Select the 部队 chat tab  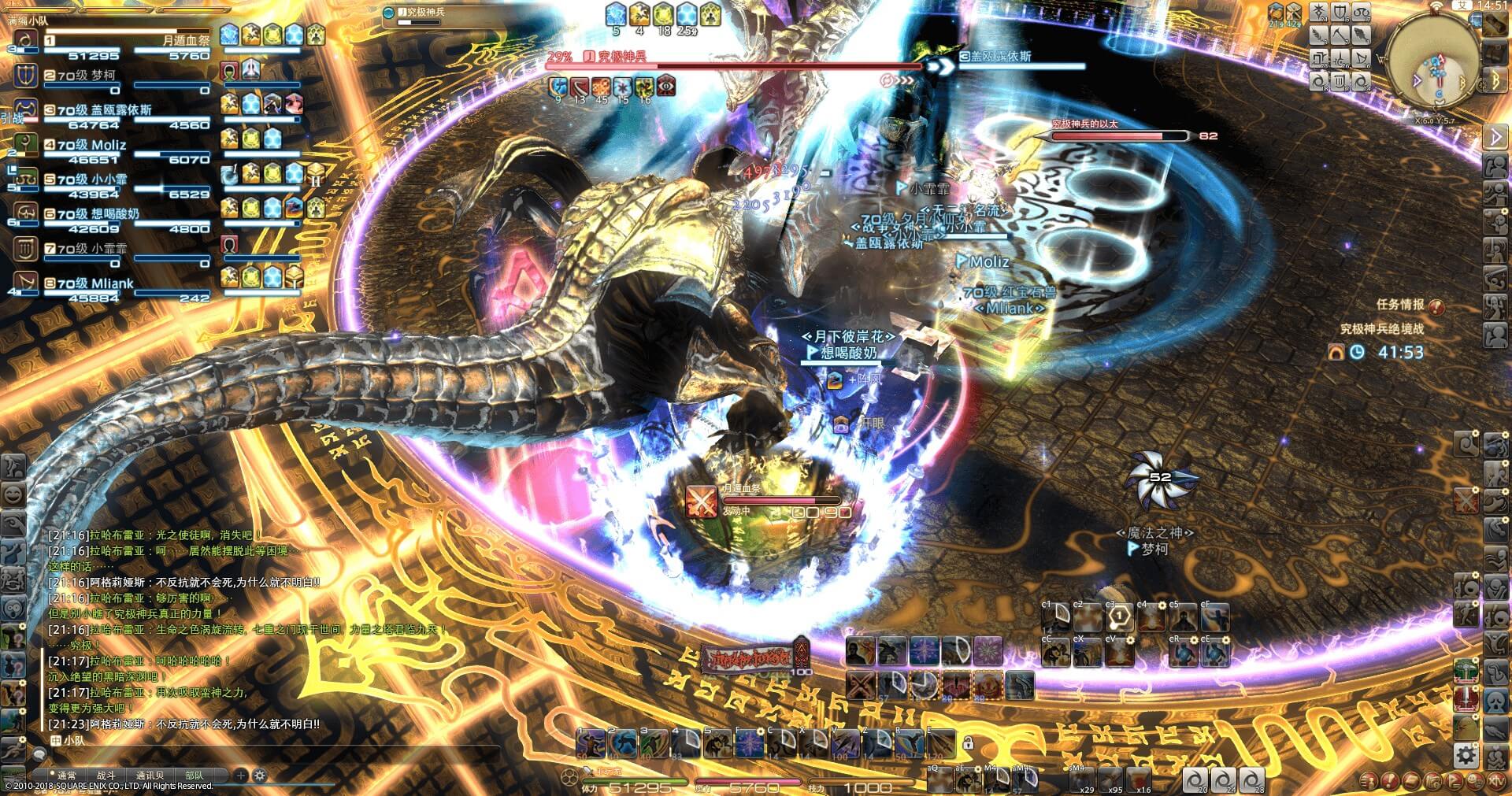tap(194, 776)
